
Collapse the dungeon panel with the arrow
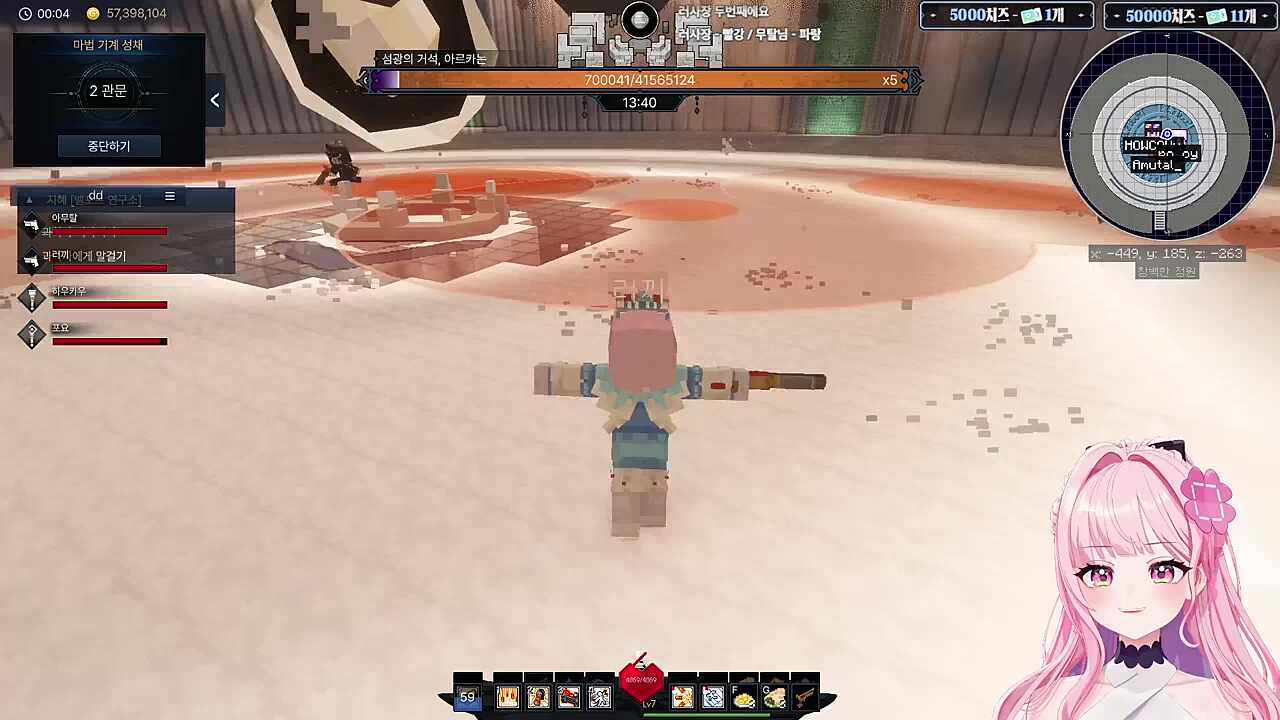click(x=215, y=100)
